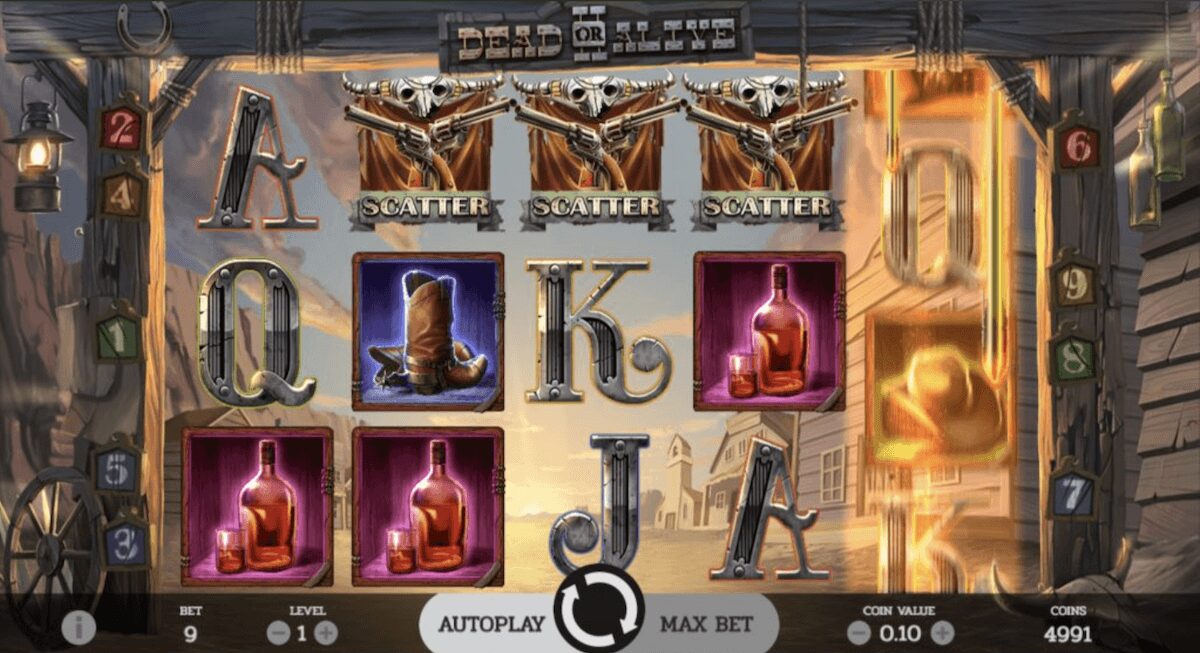
Task: Choose payline number 9 marker
Action: coord(1072,285)
